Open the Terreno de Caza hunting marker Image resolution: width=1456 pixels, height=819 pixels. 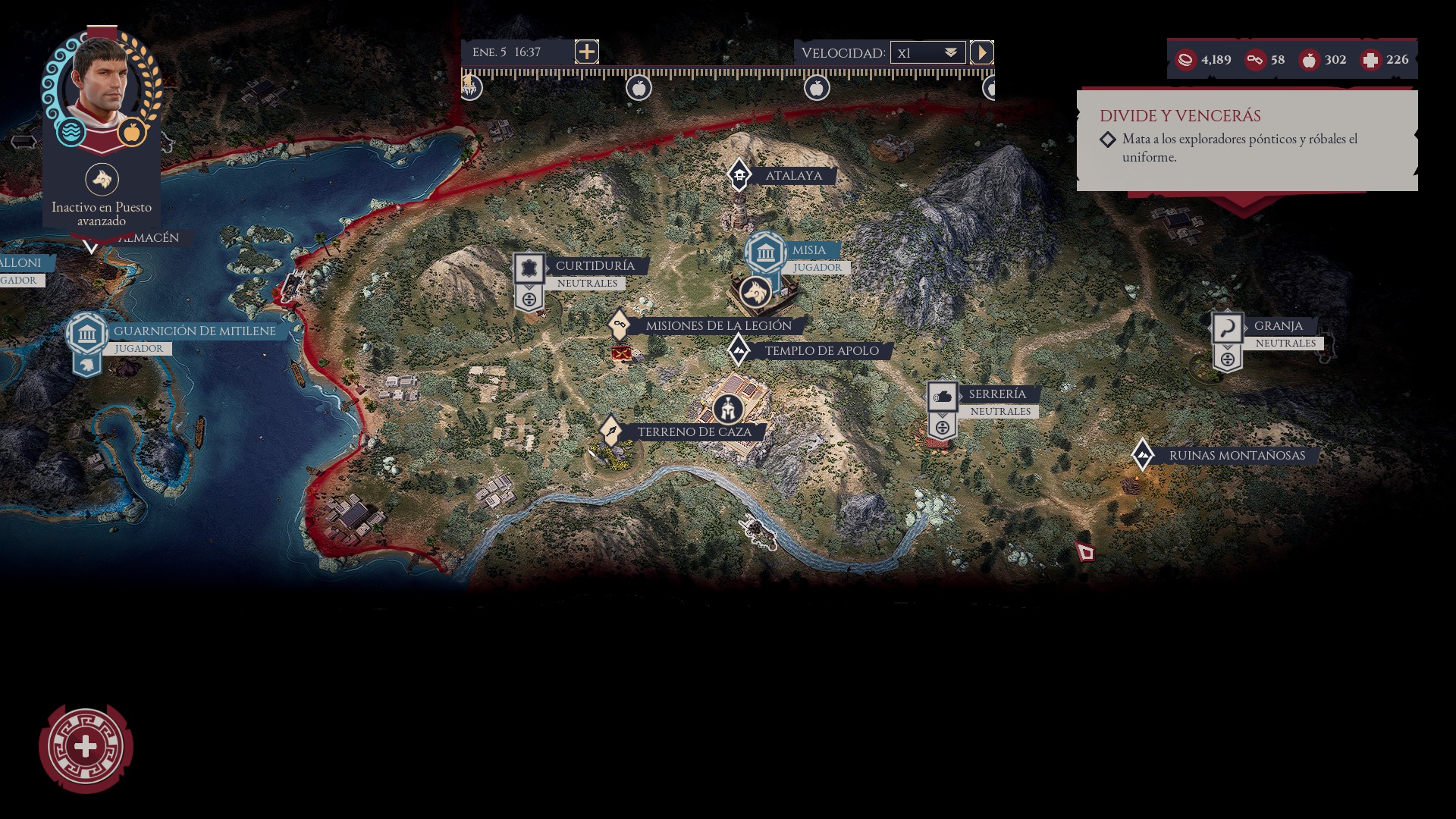(x=611, y=431)
